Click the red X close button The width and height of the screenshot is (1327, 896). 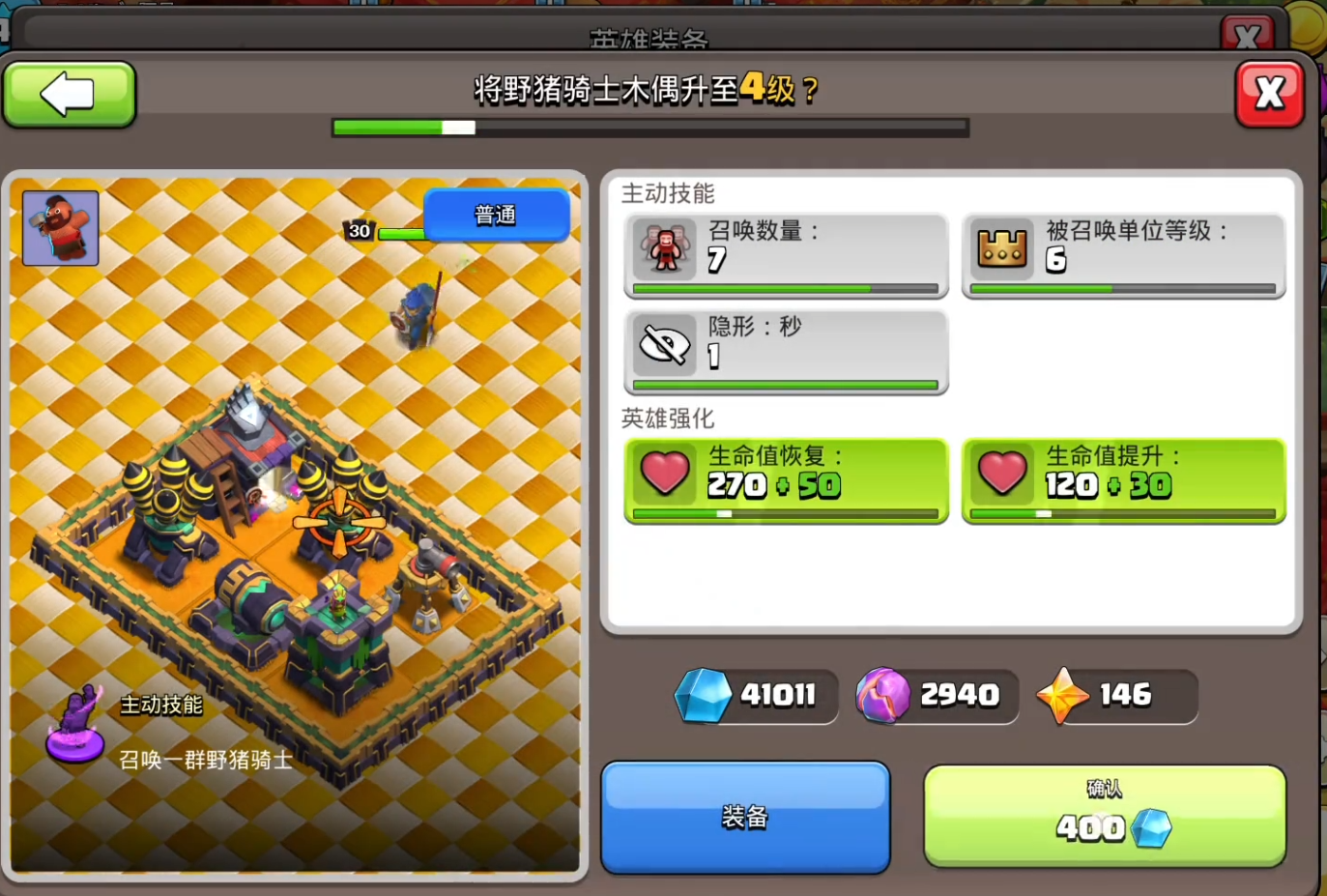[x=1269, y=93]
